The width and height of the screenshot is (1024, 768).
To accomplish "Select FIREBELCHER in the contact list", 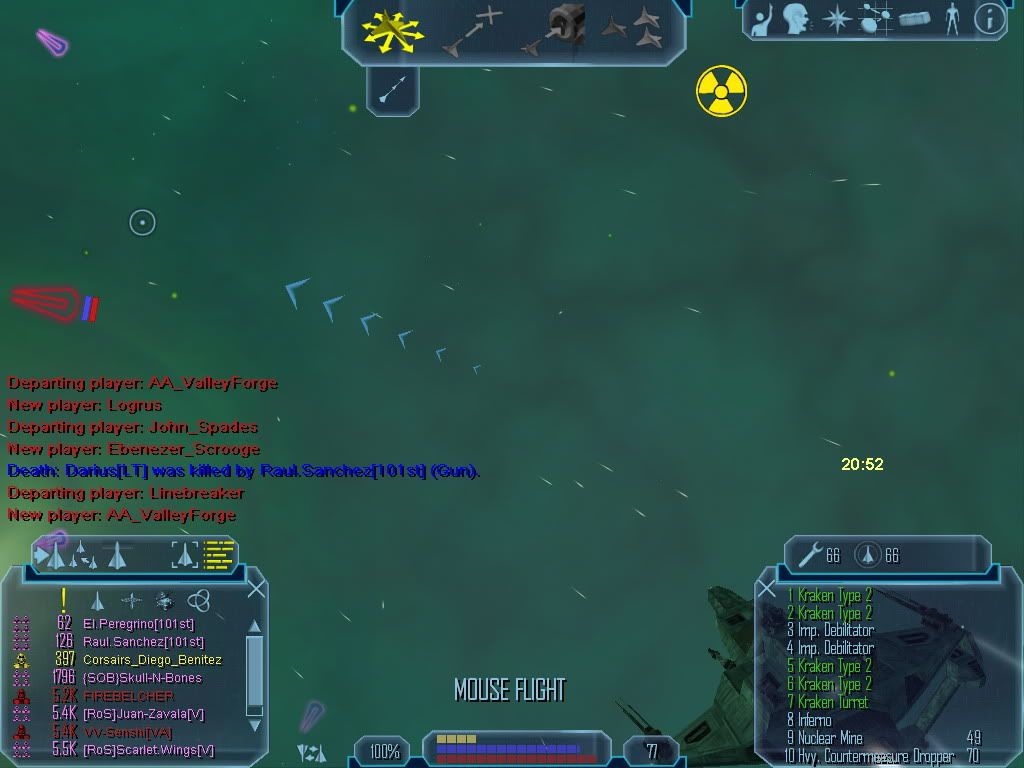I will [128, 696].
